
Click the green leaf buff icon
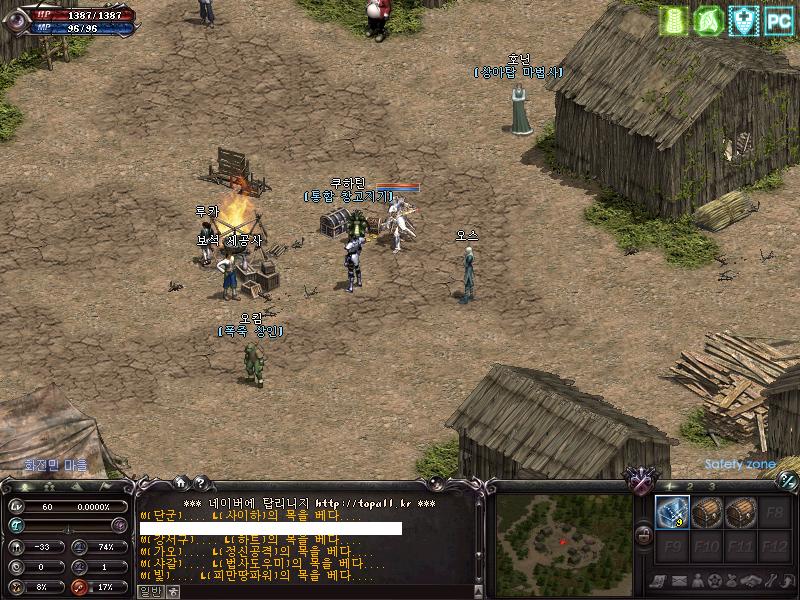click(x=708, y=20)
